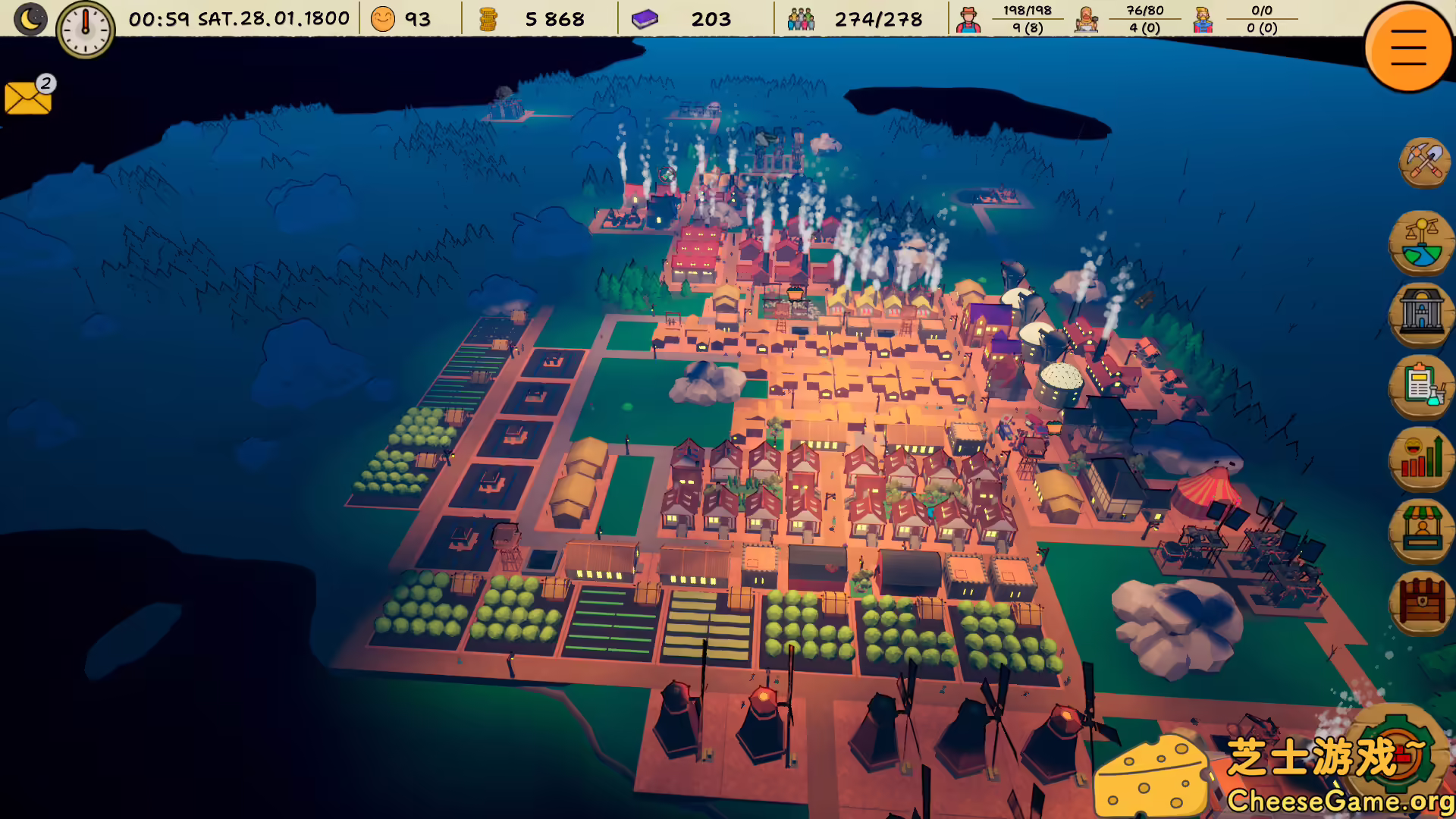The height and width of the screenshot is (819, 1456).
Task: Open mailbox with 2 unread messages
Action: pos(27,97)
